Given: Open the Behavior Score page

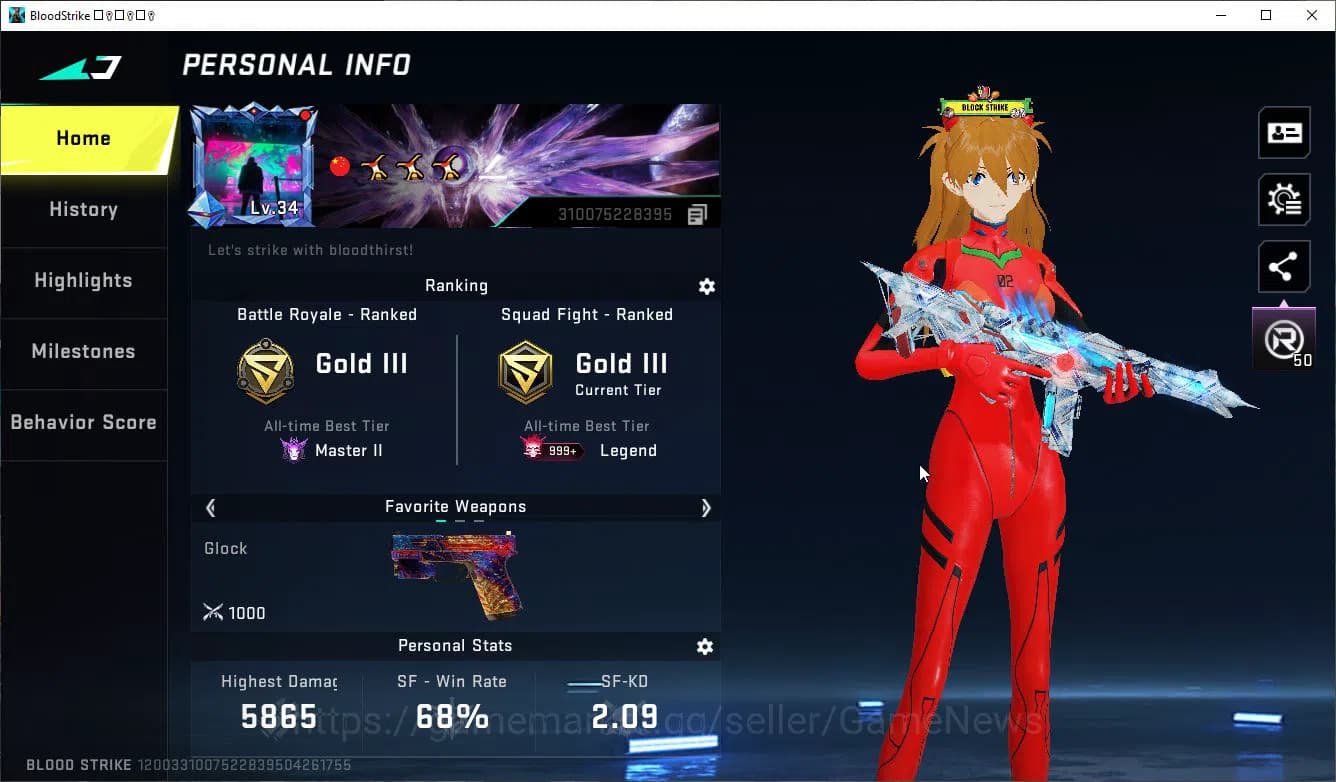Looking at the screenshot, I should click(83, 422).
